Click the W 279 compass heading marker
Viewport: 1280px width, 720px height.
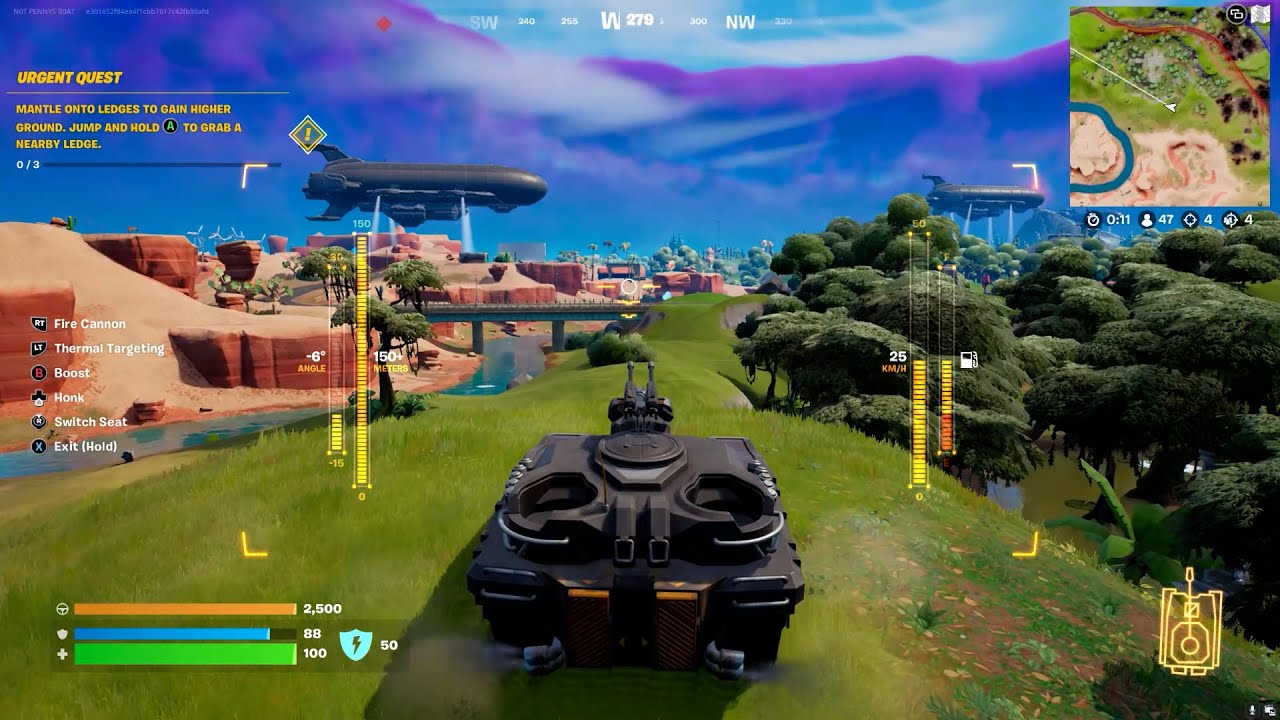pyautogui.click(x=628, y=19)
